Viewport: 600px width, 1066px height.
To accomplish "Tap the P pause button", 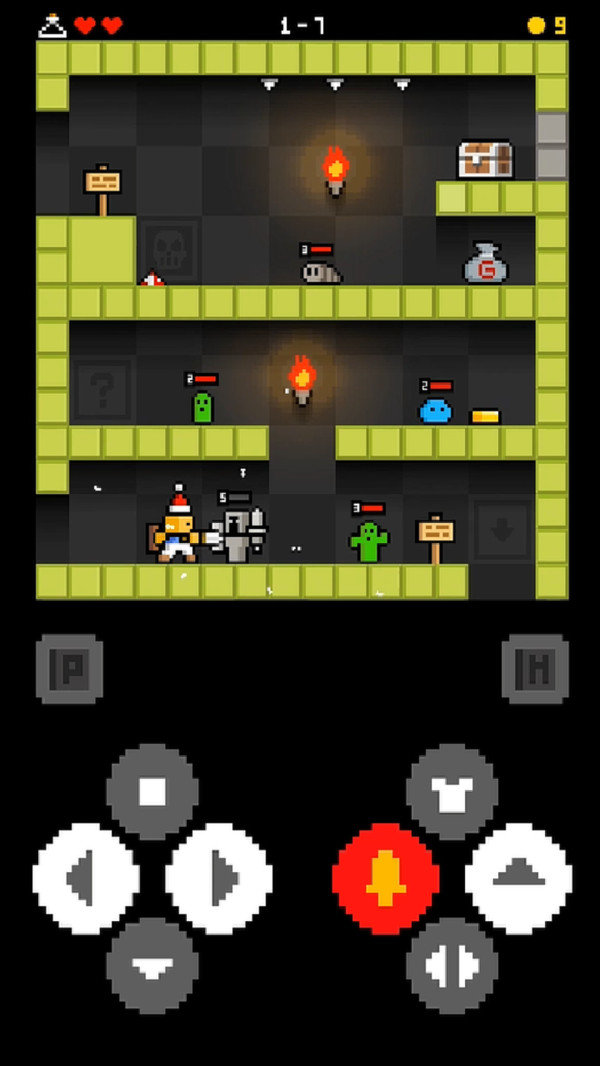I will (x=69, y=668).
